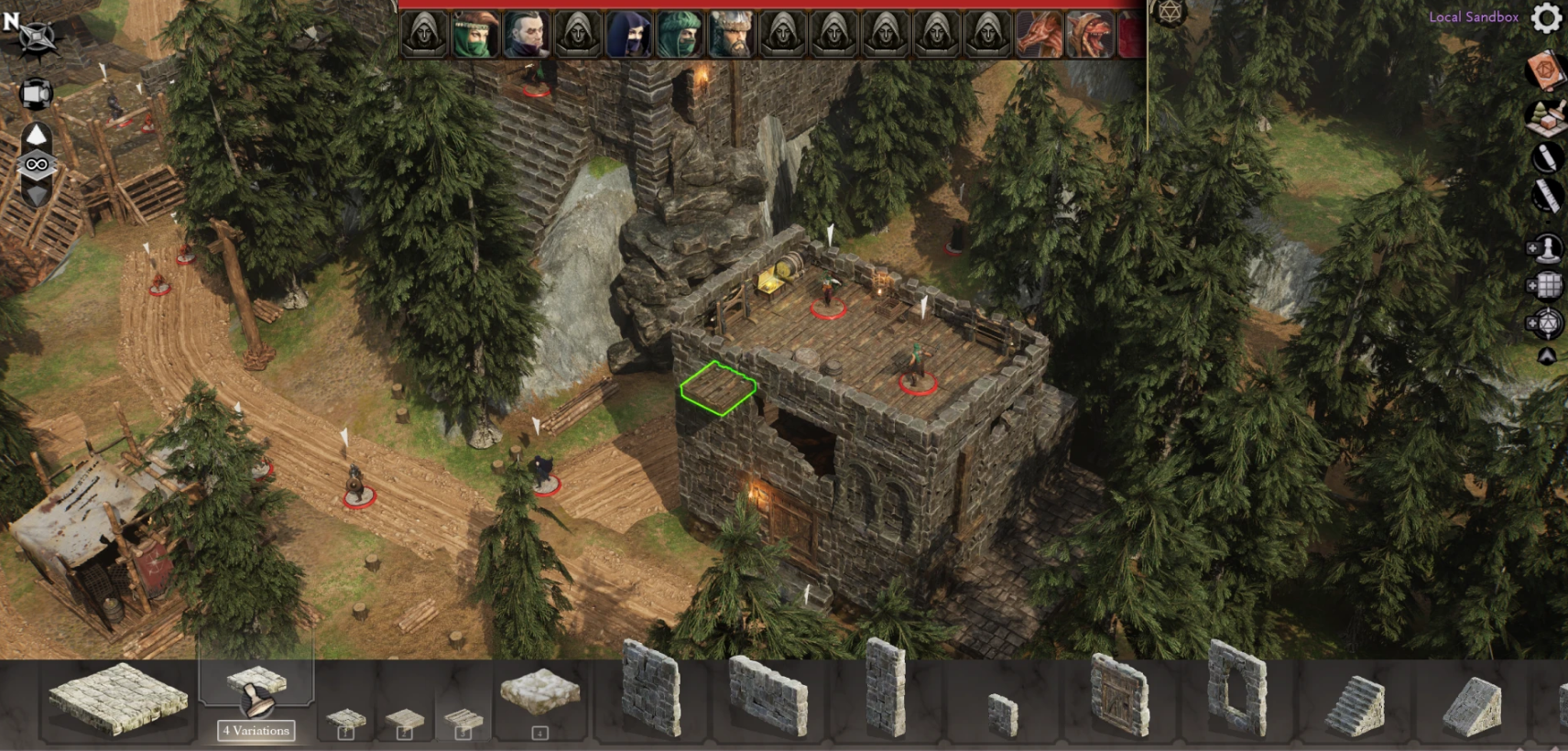Select the stone wall with window opening
The height and width of the screenshot is (751, 1568).
click(1236, 689)
